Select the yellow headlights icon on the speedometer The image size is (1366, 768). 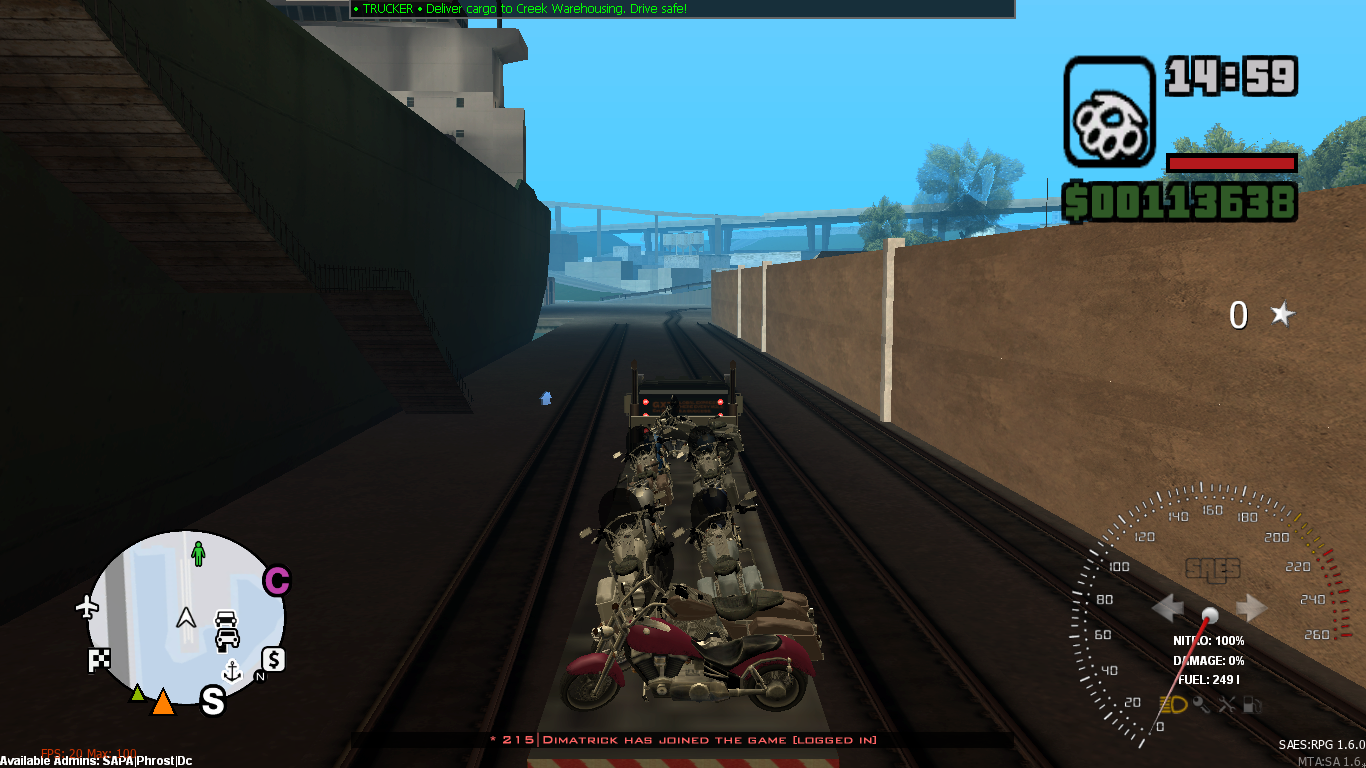1173,704
